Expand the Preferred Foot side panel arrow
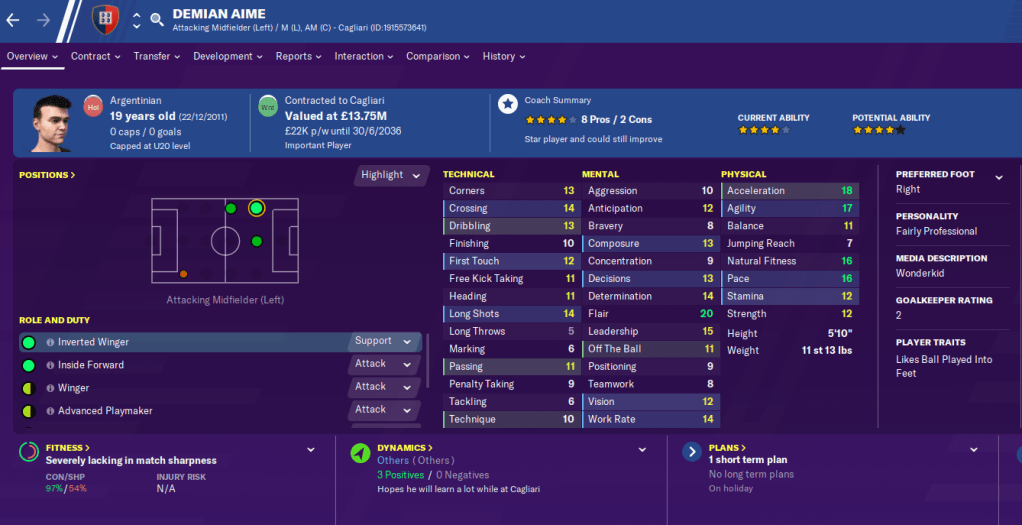 point(998,178)
